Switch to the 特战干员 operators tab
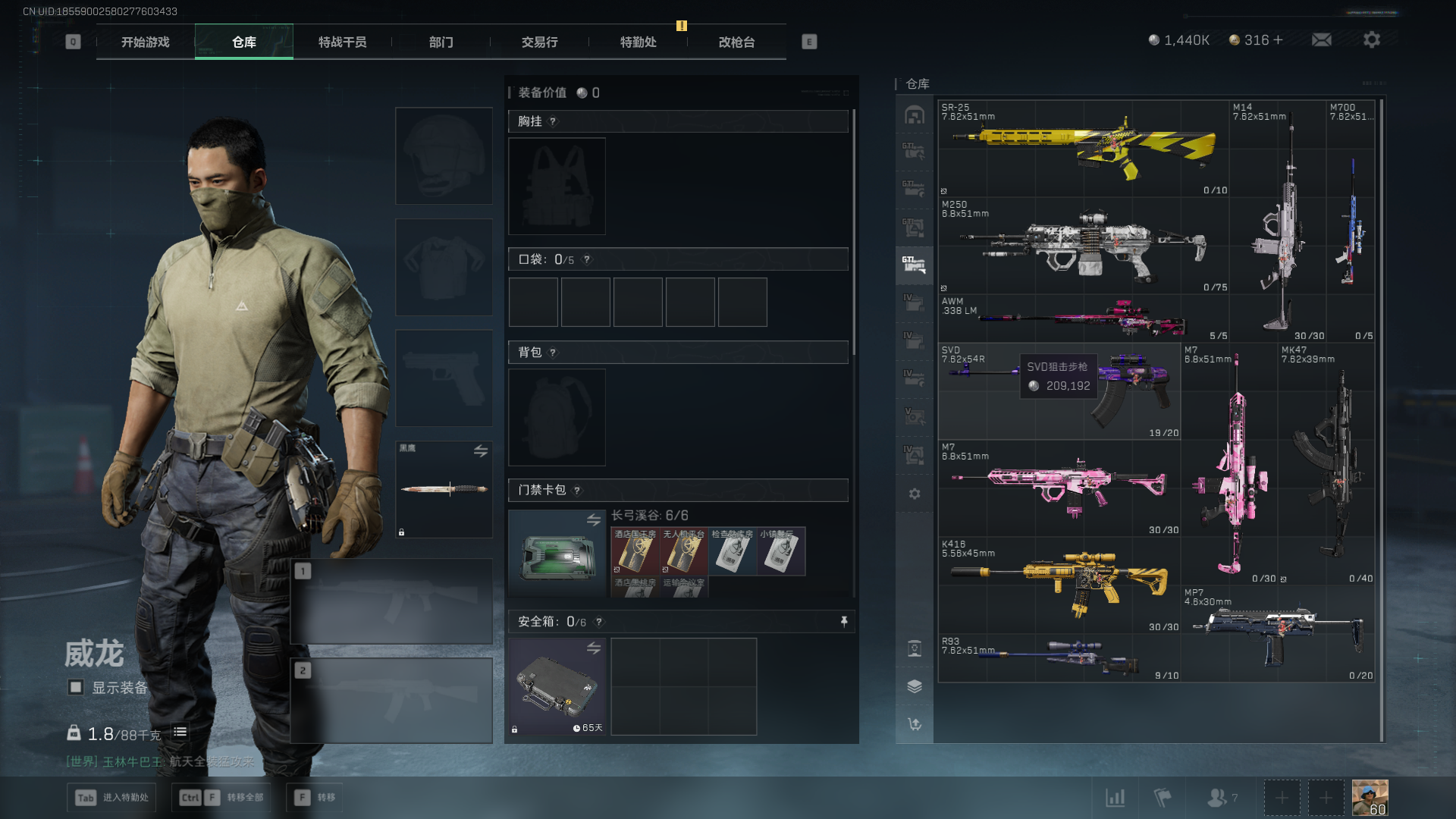The image size is (1456, 819). pyautogui.click(x=342, y=42)
